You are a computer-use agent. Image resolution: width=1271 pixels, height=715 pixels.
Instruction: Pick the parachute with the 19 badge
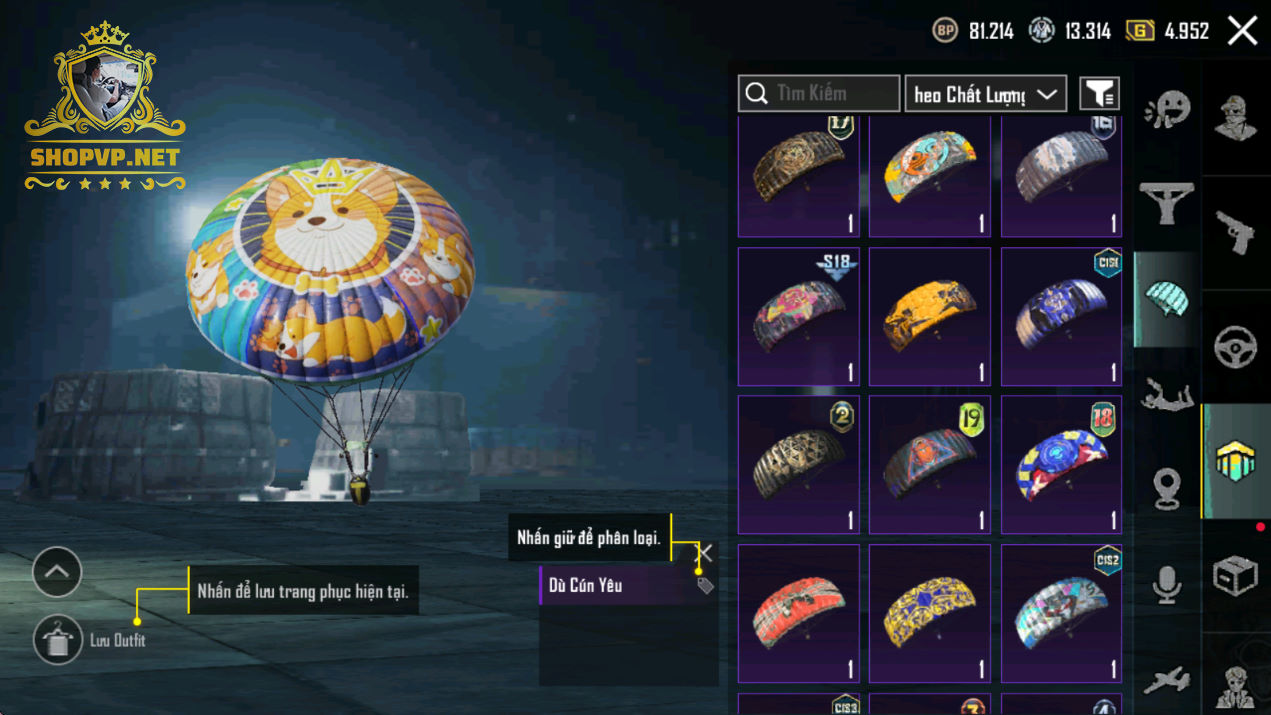point(929,464)
